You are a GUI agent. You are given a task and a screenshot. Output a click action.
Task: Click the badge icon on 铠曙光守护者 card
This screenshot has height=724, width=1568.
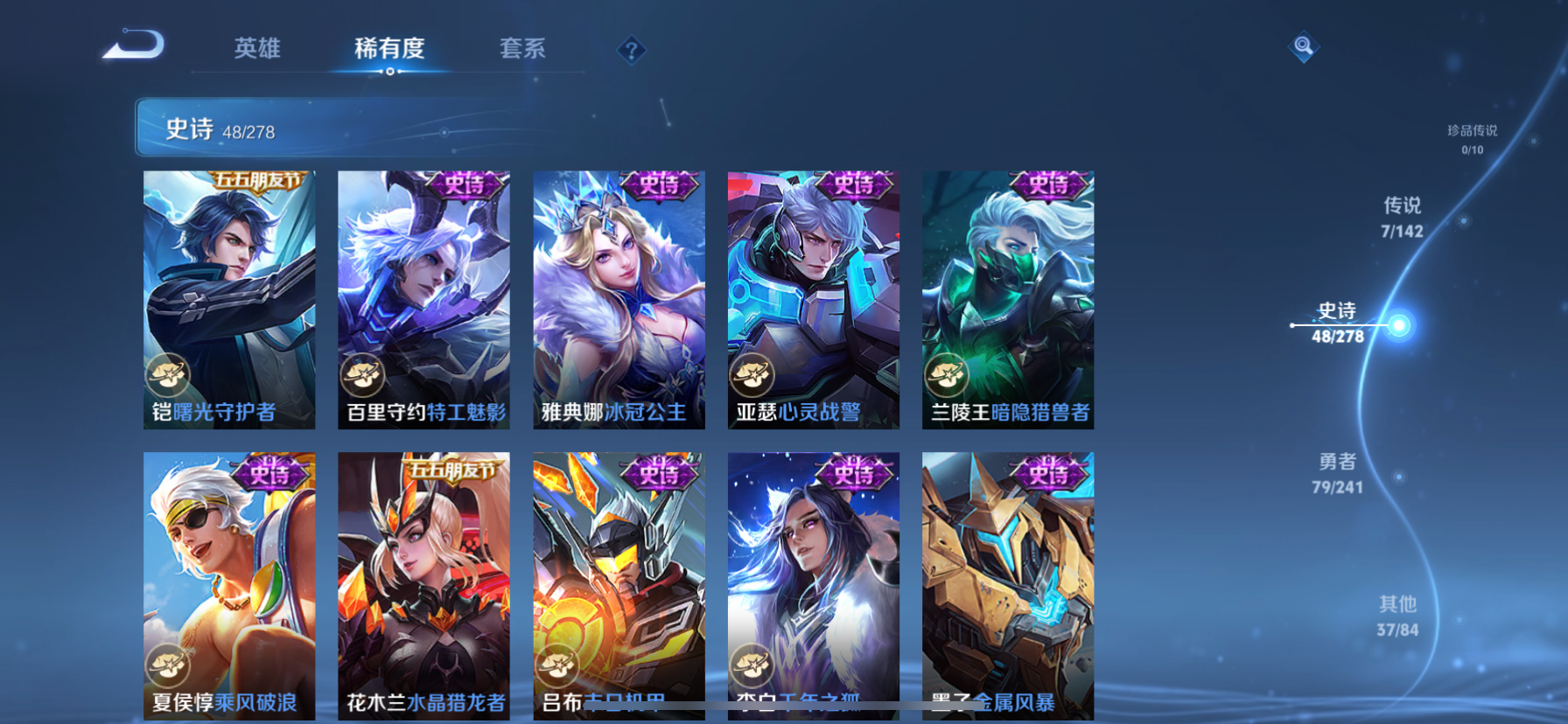tap(168, 376)
